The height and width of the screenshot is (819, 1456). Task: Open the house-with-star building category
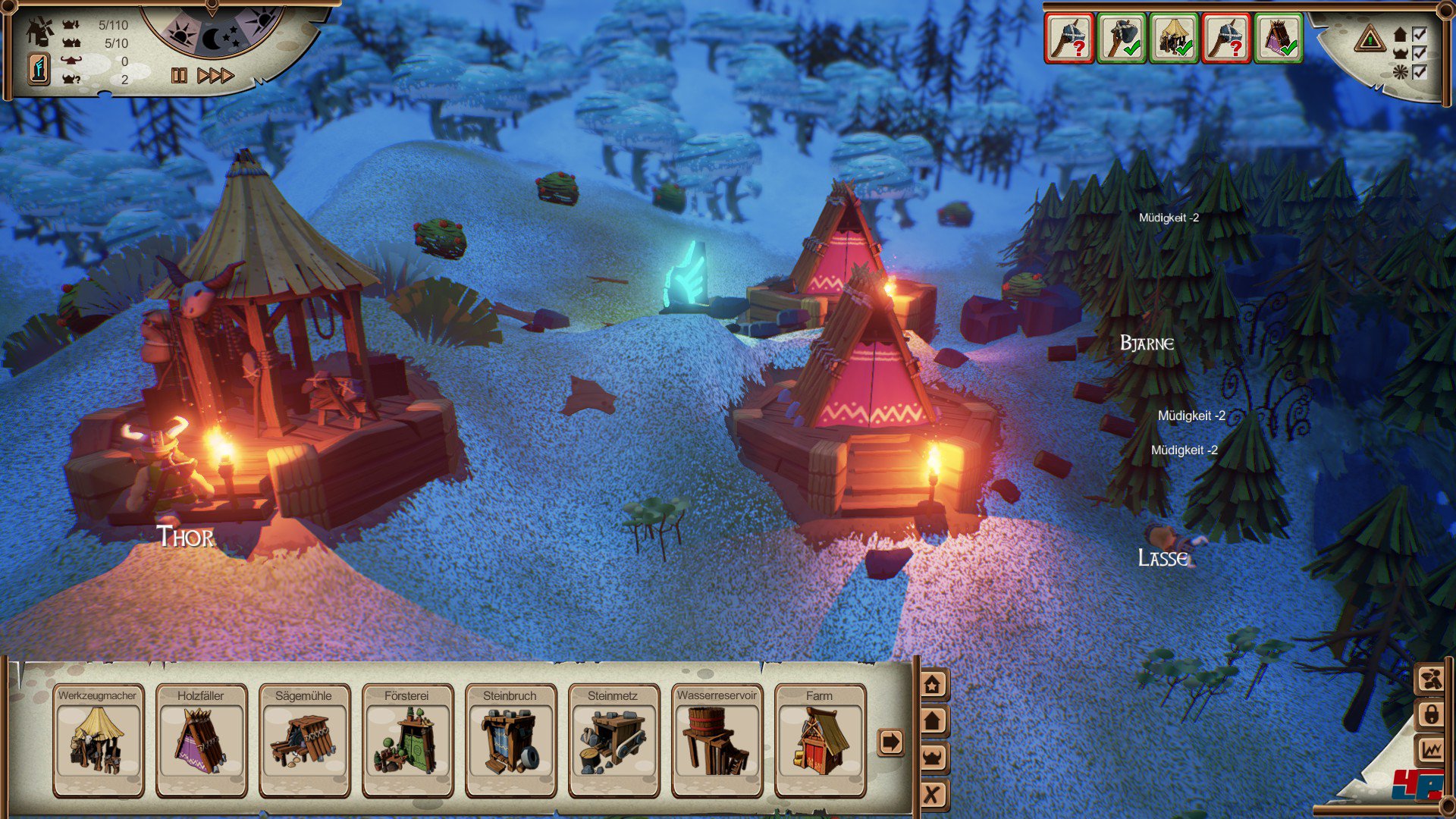point(933,685)
